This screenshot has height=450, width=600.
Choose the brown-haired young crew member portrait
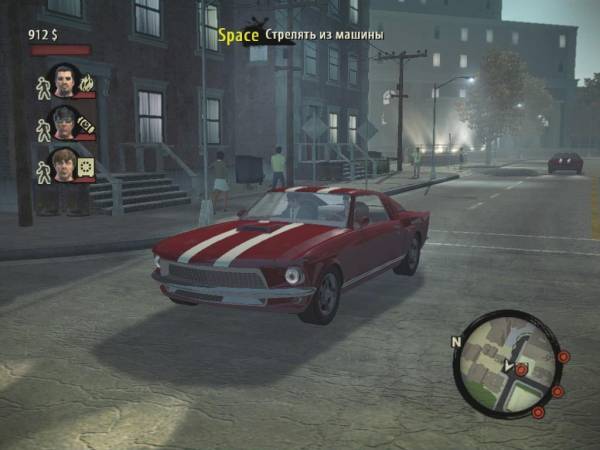click(64, 165)
